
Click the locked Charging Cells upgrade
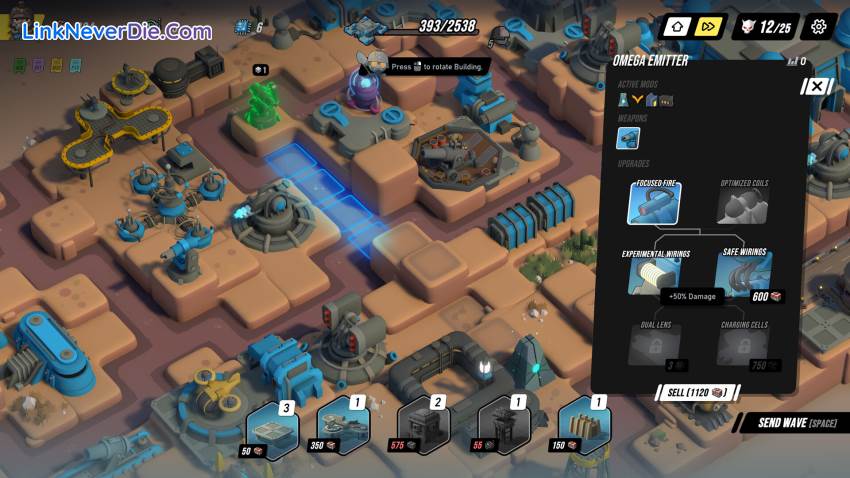pos(744,343)
